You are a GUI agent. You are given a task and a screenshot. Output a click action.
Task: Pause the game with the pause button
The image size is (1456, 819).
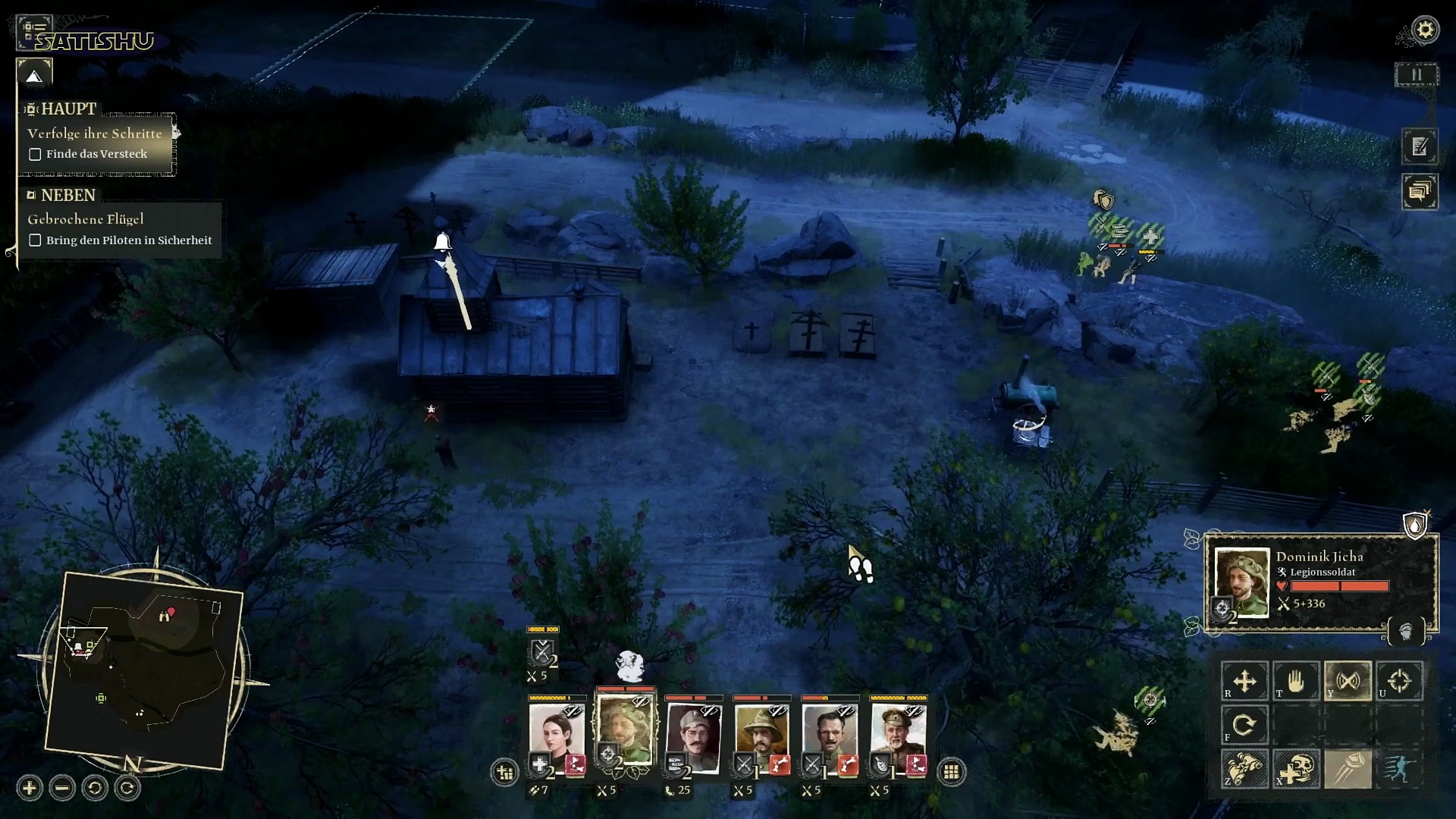click(1416, 74)
